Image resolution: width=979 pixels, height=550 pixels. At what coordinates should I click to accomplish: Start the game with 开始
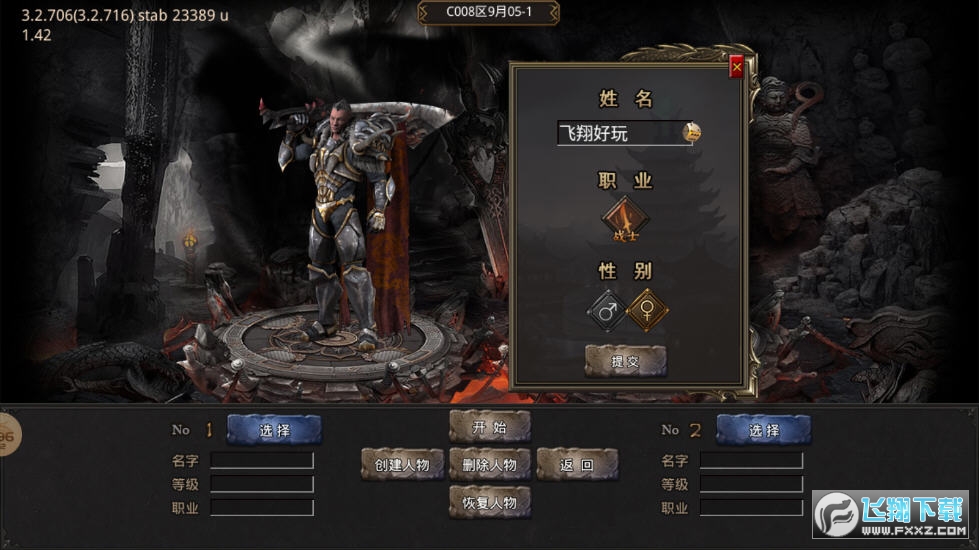click(x=489, y=427)
